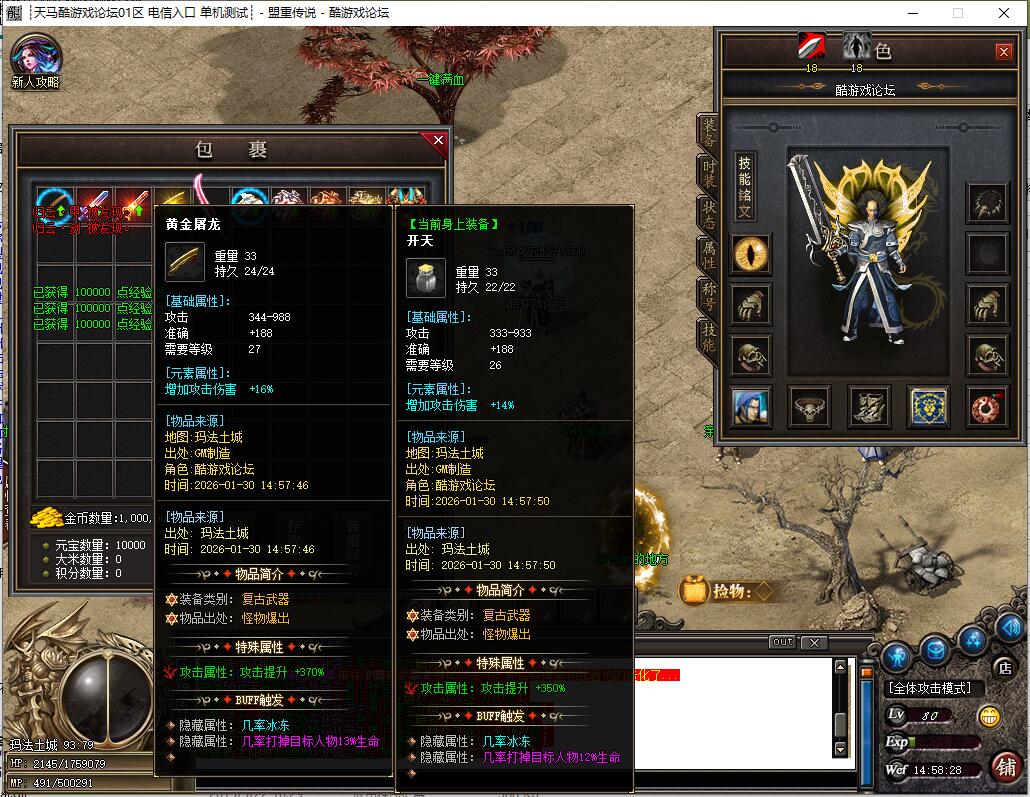The image size is (1030, 797).
Task: Choose the red bead bracelet slot
Action: [988, 405]
